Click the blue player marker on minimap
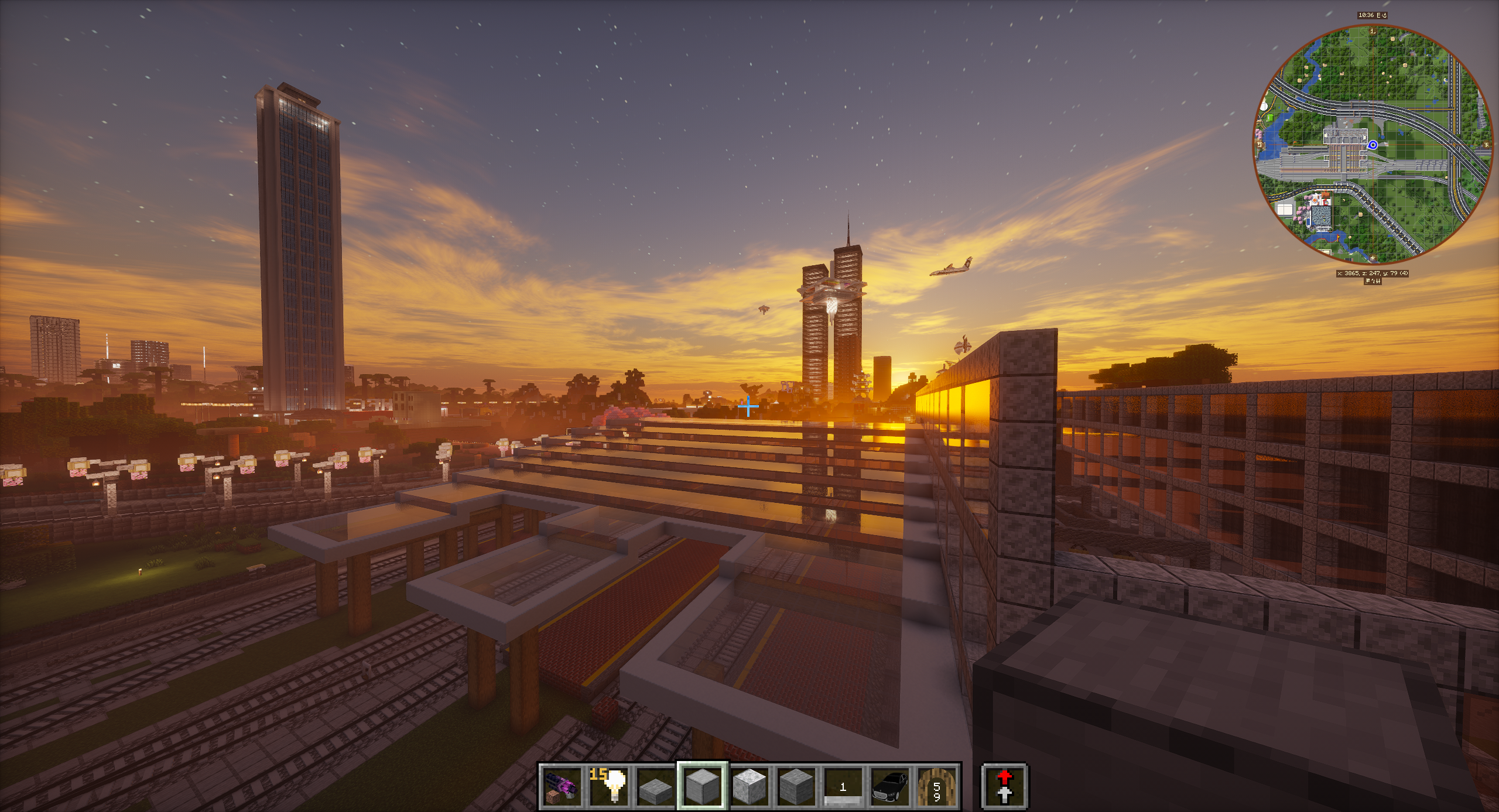1499x812 pixels. [x=1373, y=145]
